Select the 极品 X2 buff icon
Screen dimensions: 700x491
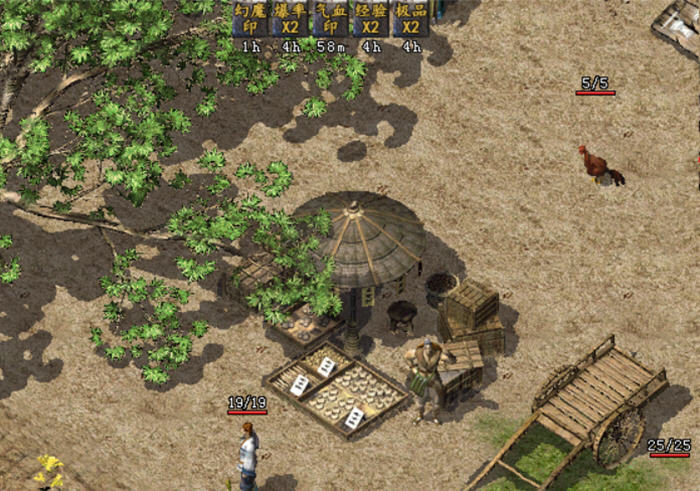[410, 18]
